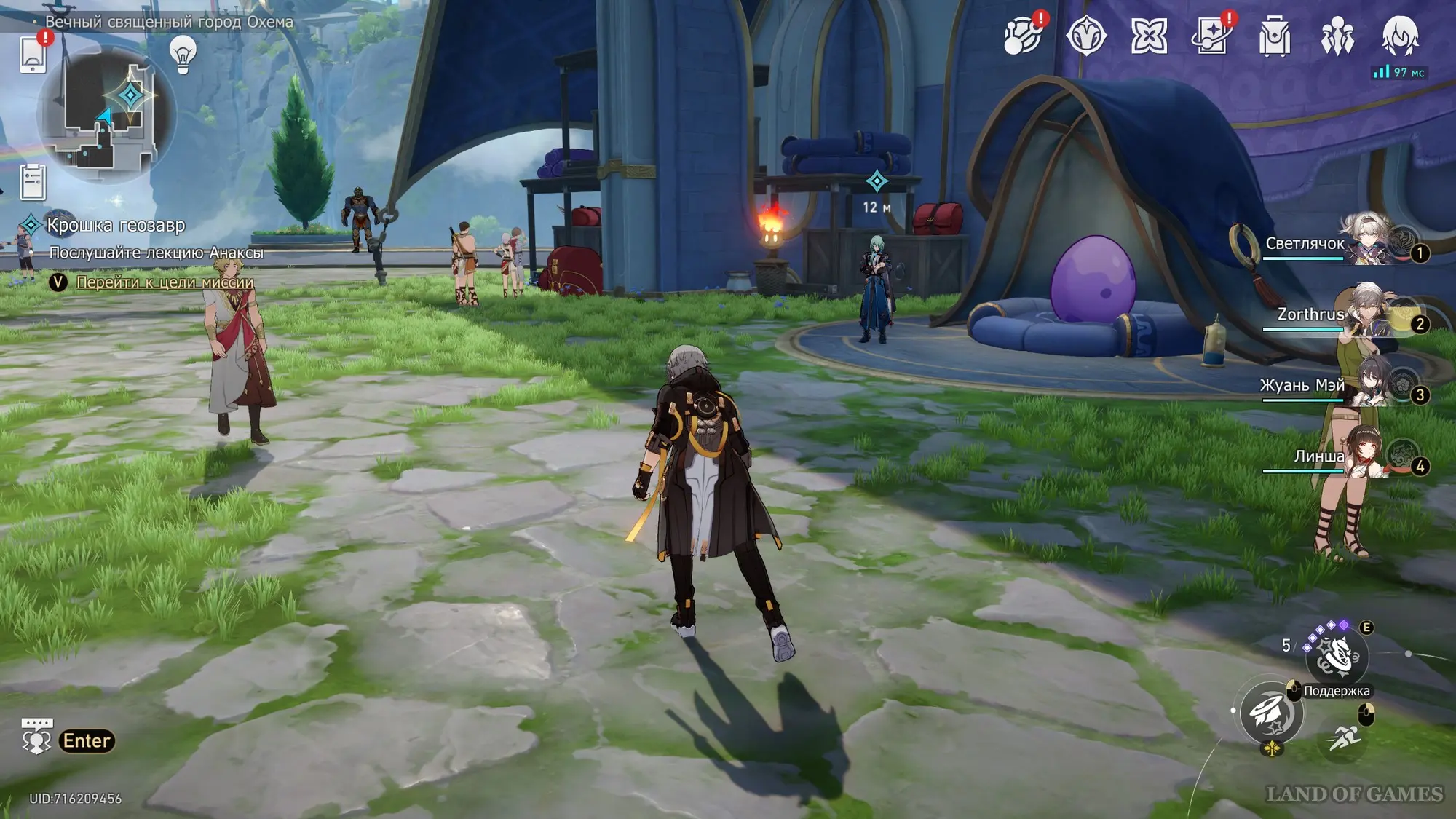The width and height of the screenshot is (1456, 819).
Task: Activate the Поддержка technique skill
Action: [x=1337, y=657]
